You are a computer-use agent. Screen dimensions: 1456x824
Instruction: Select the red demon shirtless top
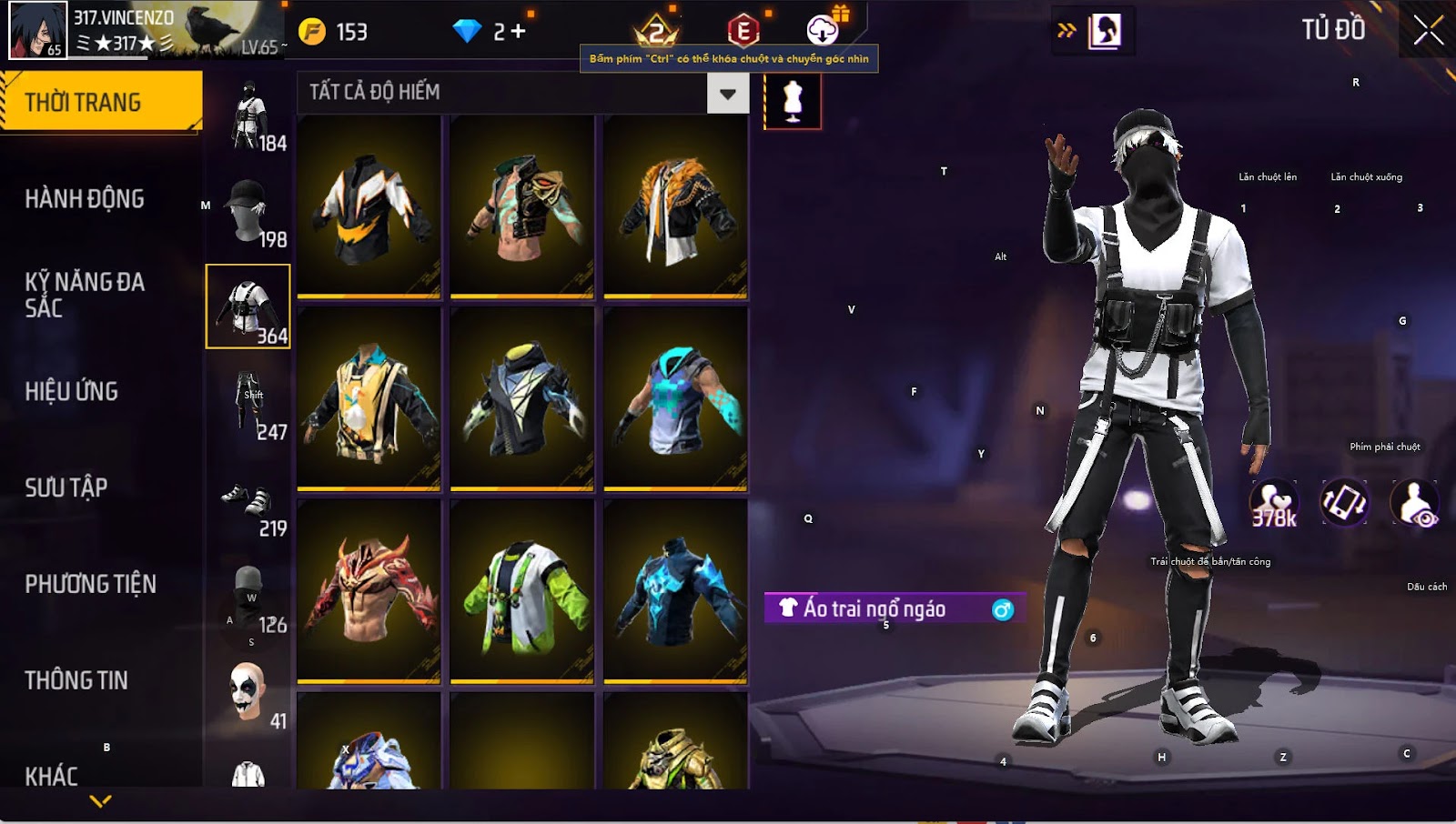(x=369, y=591)
